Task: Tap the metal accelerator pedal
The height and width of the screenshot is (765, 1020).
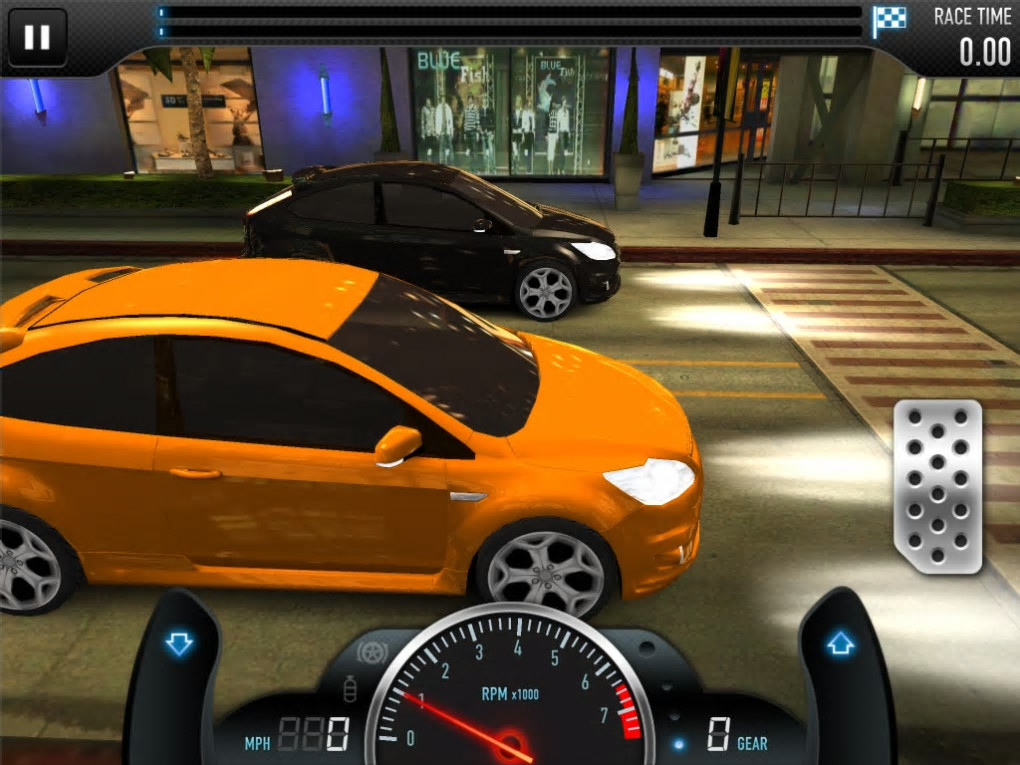Action: [x=937, y=486]
